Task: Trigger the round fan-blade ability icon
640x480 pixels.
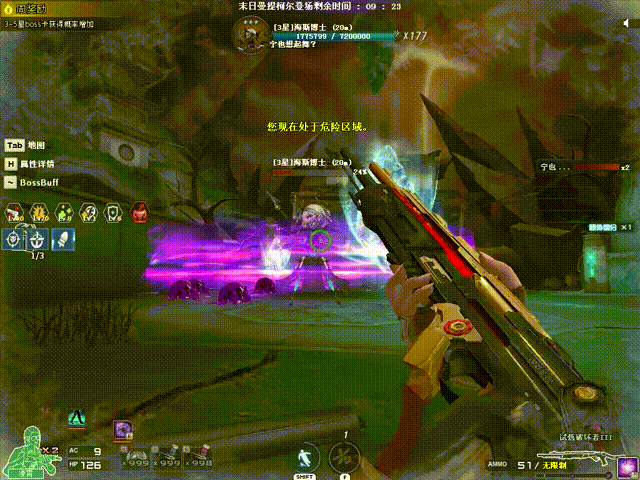Action: click(x=345, y=458)
